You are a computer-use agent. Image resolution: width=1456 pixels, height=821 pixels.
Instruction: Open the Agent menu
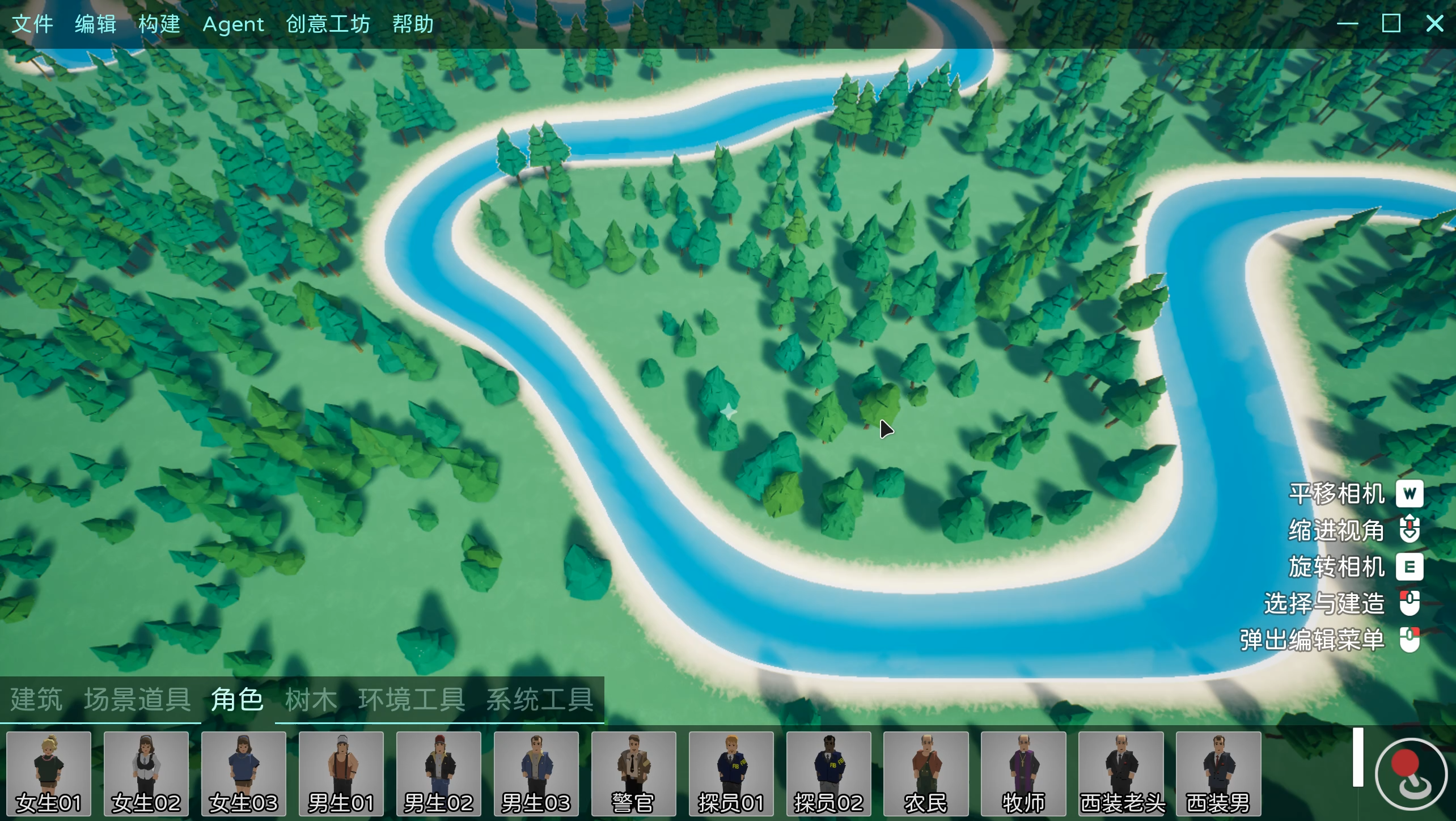pyautogui.click(x=233, y=24)
